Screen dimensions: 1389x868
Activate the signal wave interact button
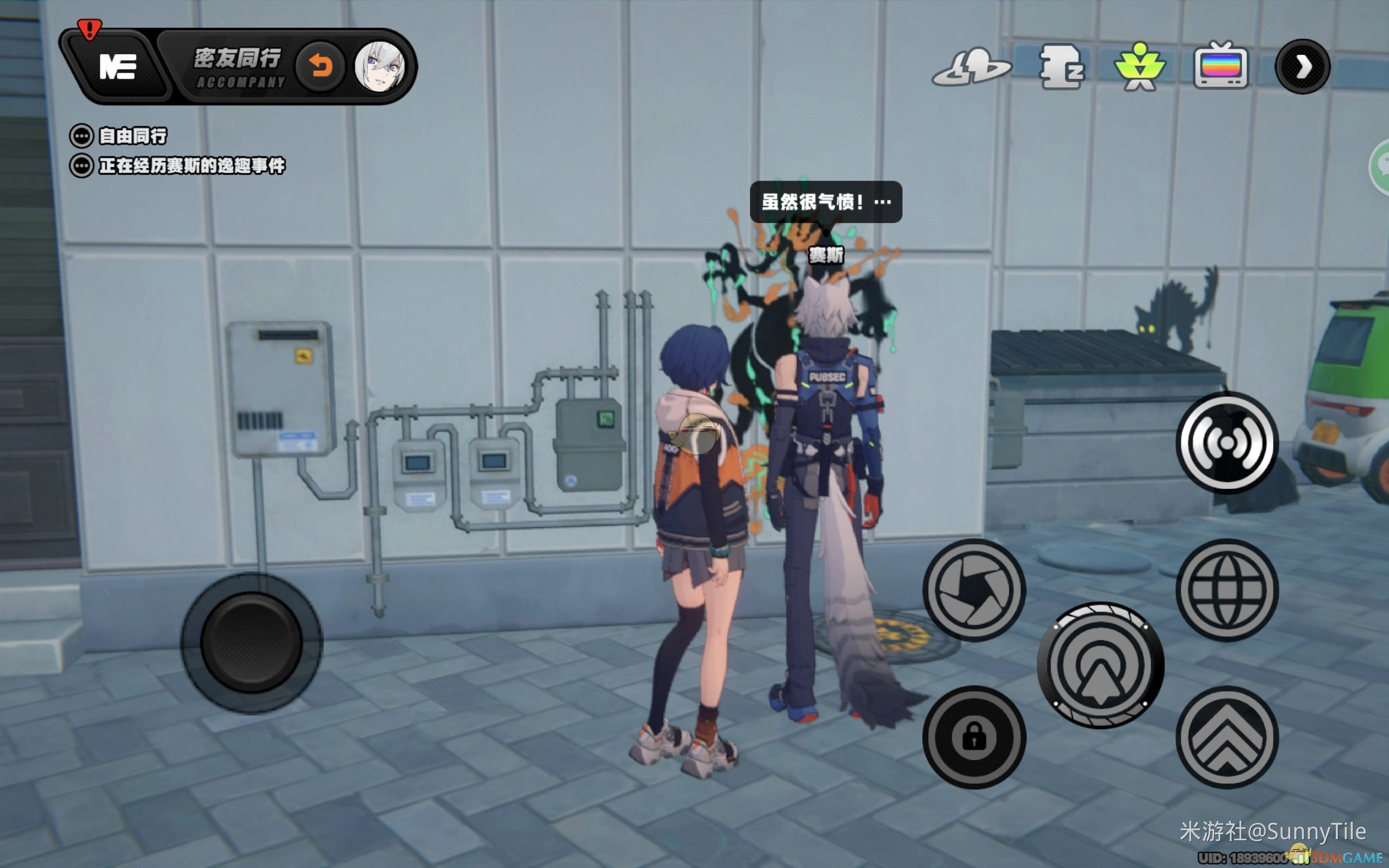(x=1227, y=443)
